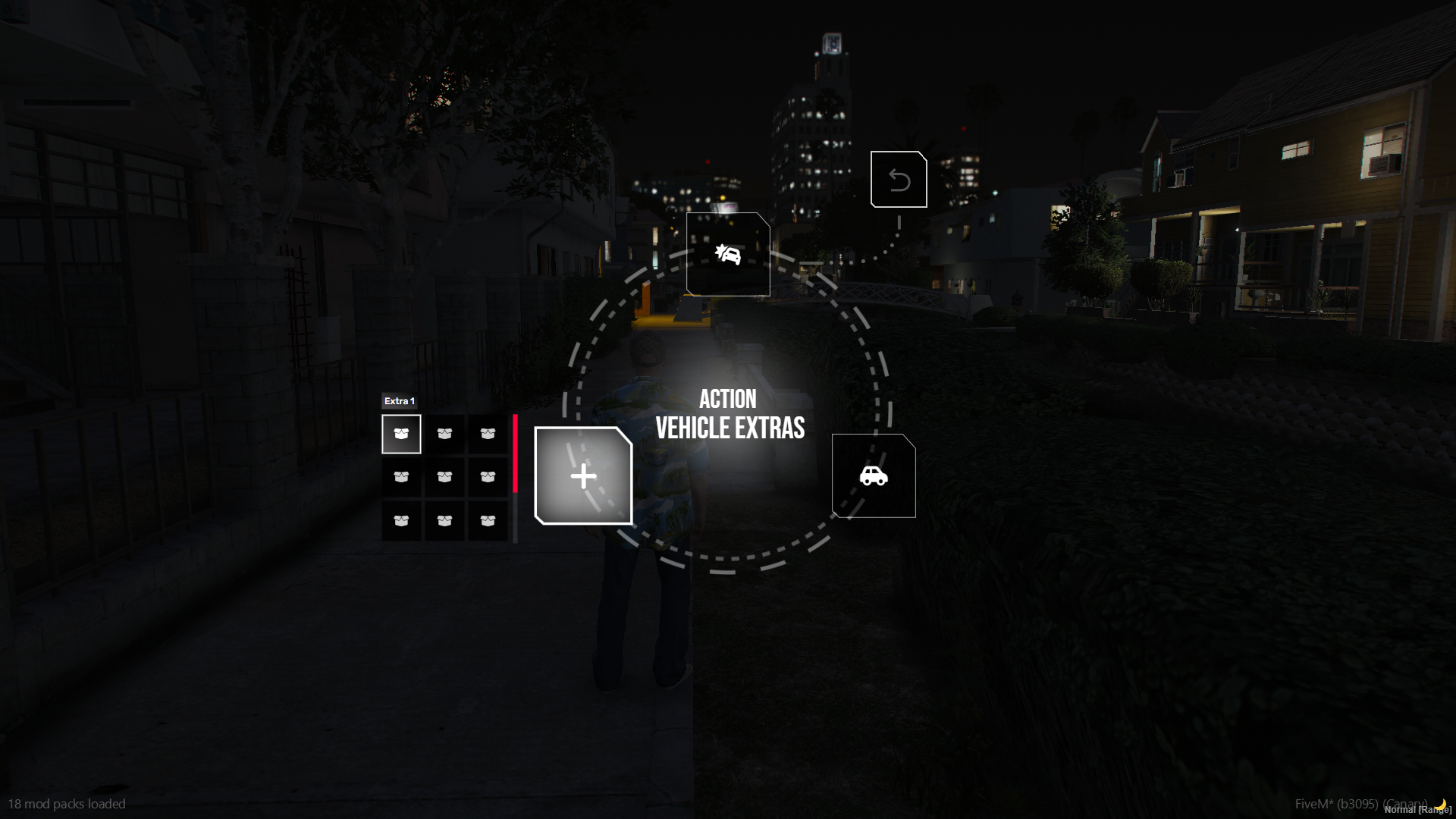This screenshot has width=1456, height=819.
Task: Select the Extra 1 label above the grid
Action: (400, 401)
